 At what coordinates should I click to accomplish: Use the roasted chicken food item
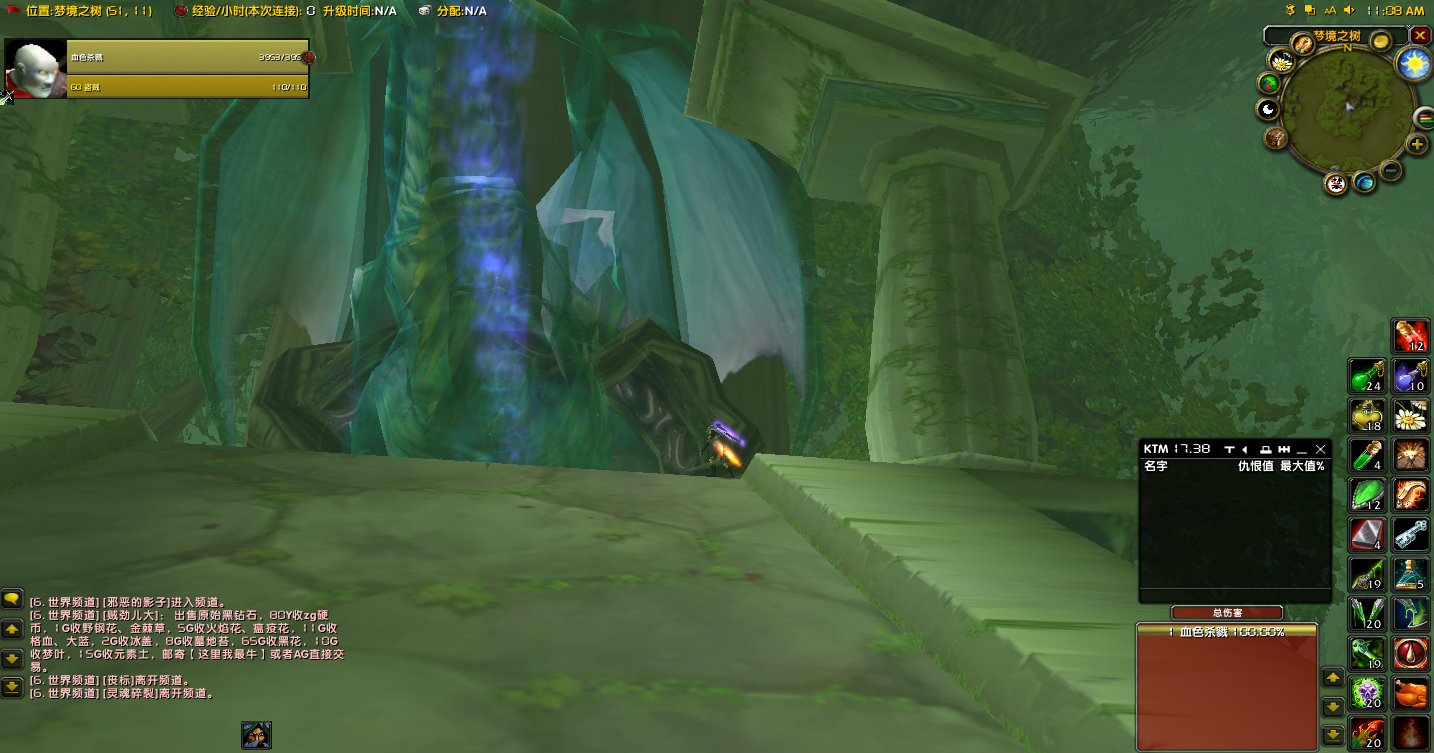click(1411, 692)
